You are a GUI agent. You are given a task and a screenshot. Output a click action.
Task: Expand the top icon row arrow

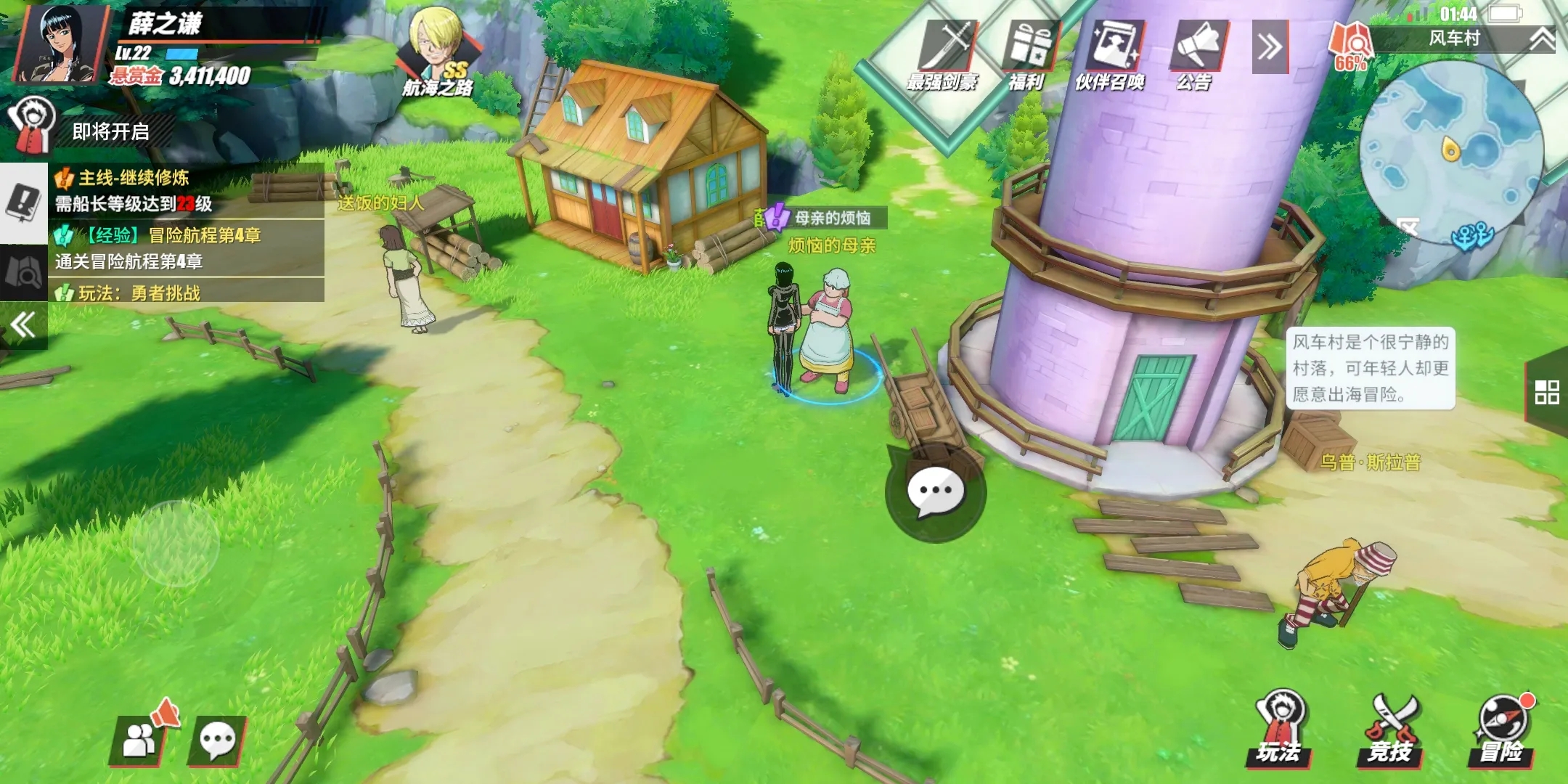(x=1270, y=48)
